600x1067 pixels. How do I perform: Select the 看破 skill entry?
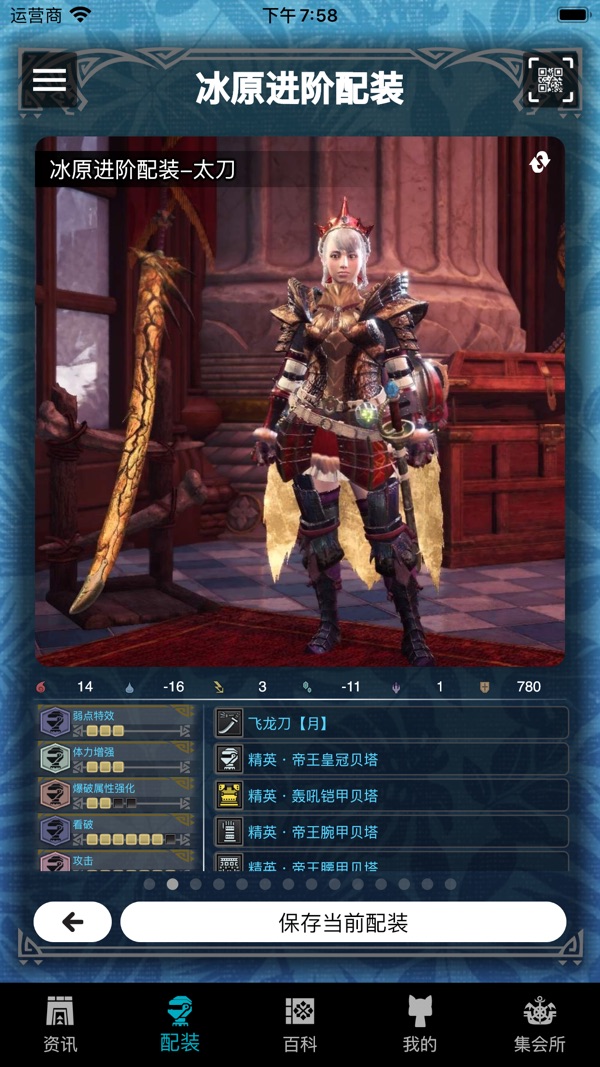pyautogui.click(x=116, y=831)
